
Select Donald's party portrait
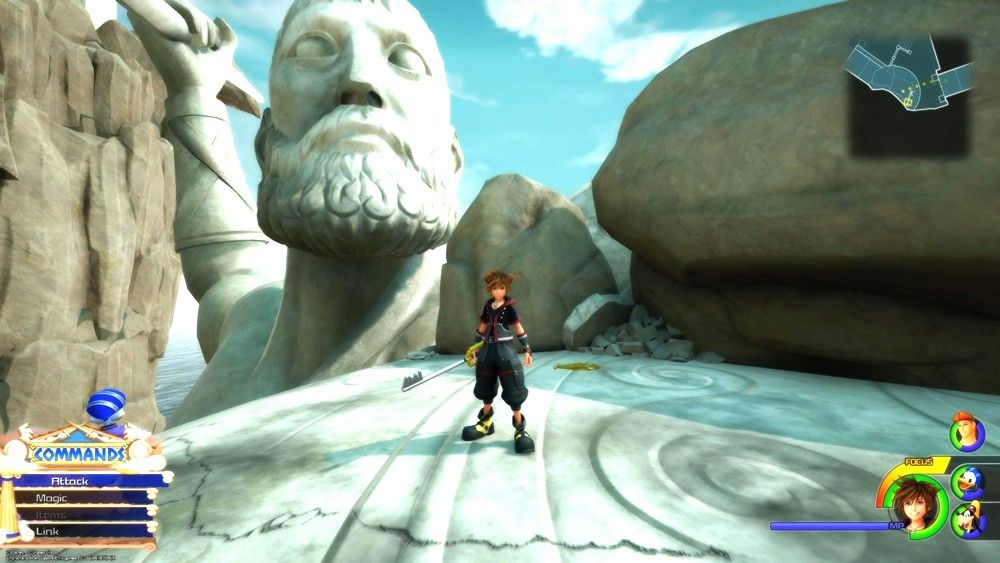968,480
